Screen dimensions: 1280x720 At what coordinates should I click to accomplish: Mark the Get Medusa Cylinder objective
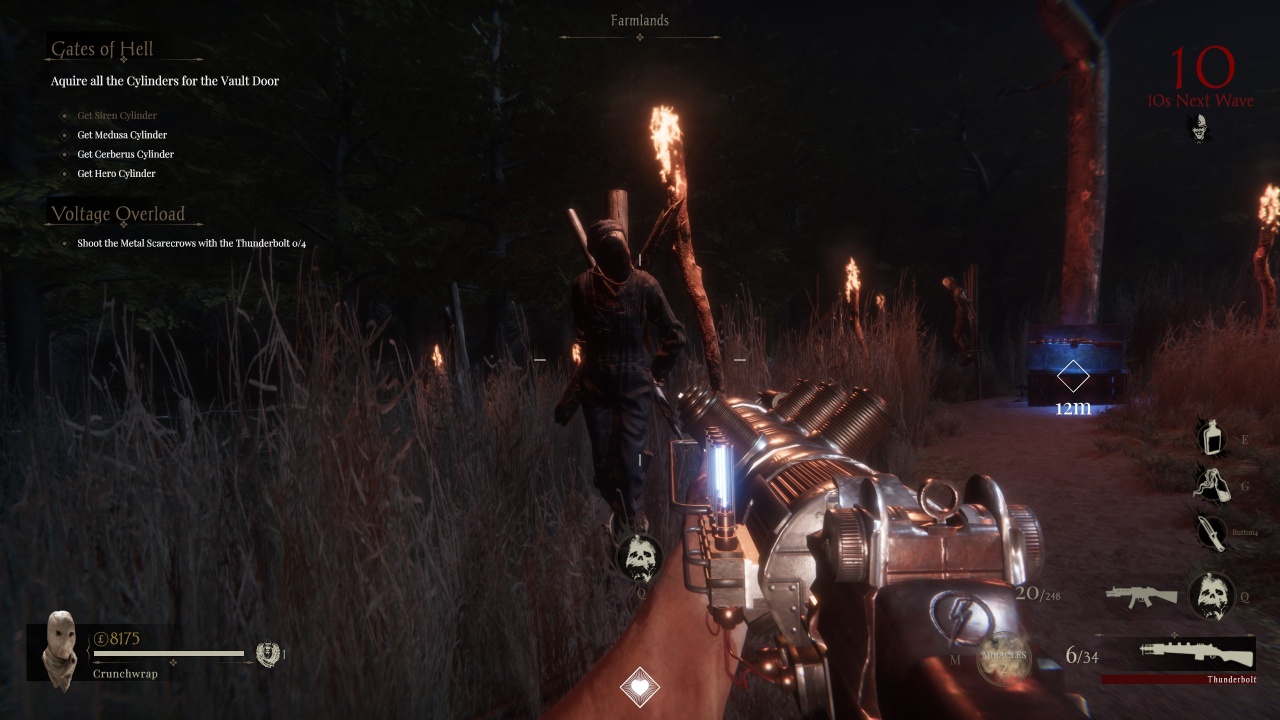[121, 134]
